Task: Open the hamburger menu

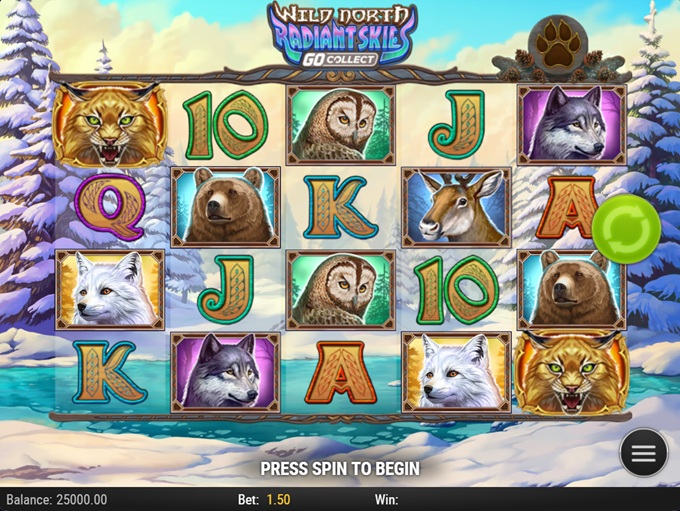Action: [643, 454]
